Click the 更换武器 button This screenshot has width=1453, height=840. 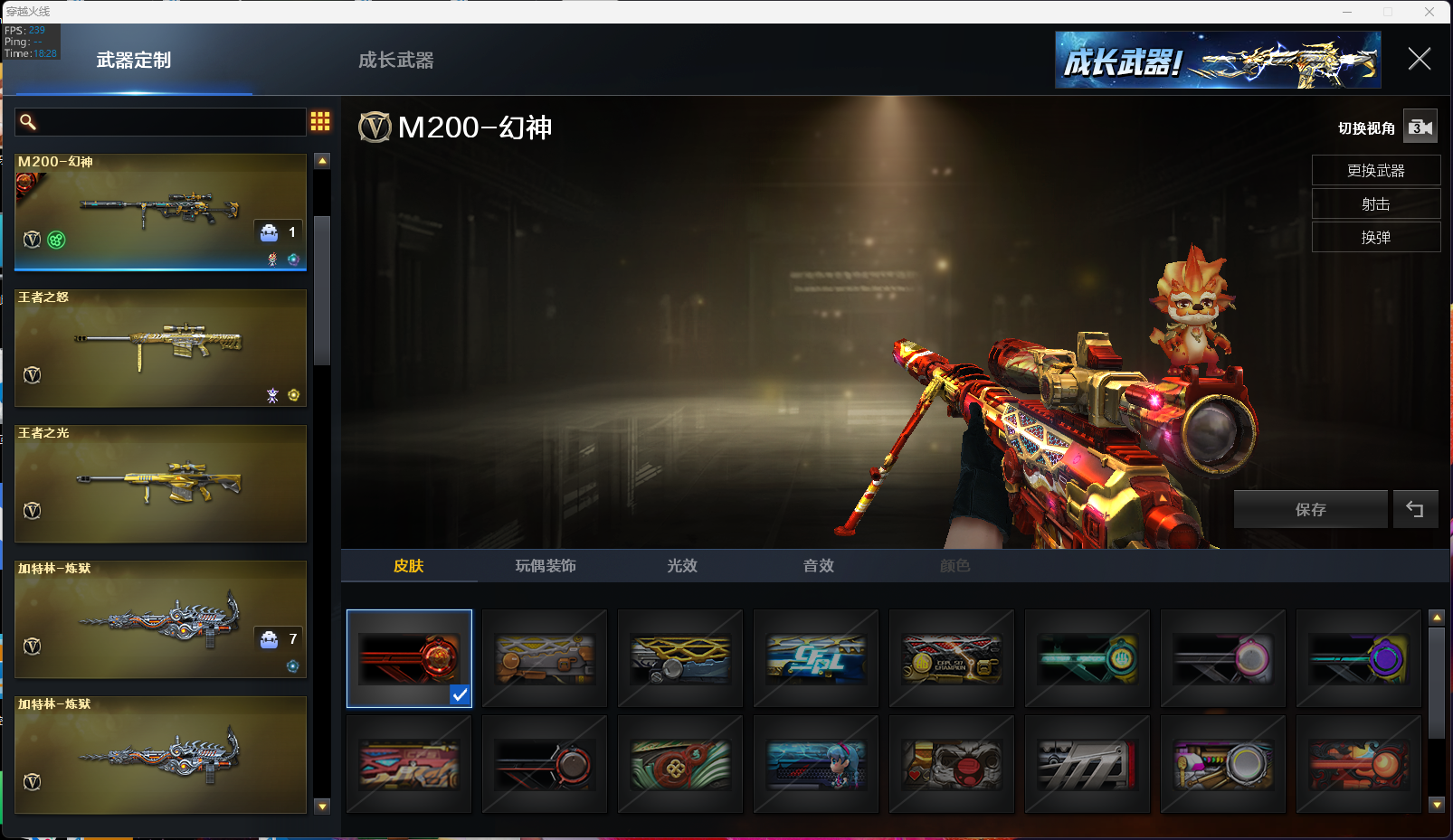[1375, 171]
